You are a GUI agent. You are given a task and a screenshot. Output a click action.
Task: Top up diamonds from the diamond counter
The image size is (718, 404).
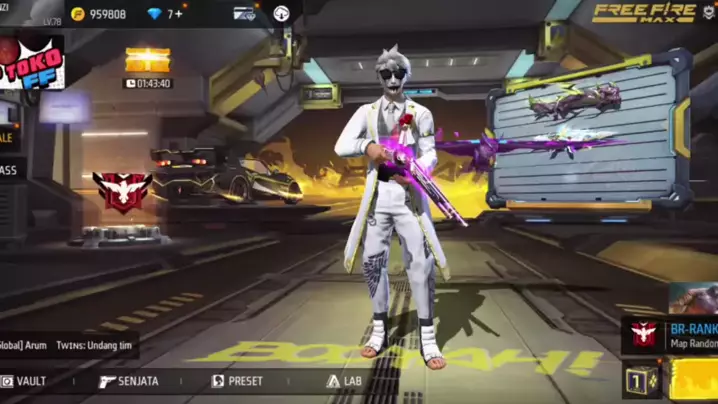(165, 14)
